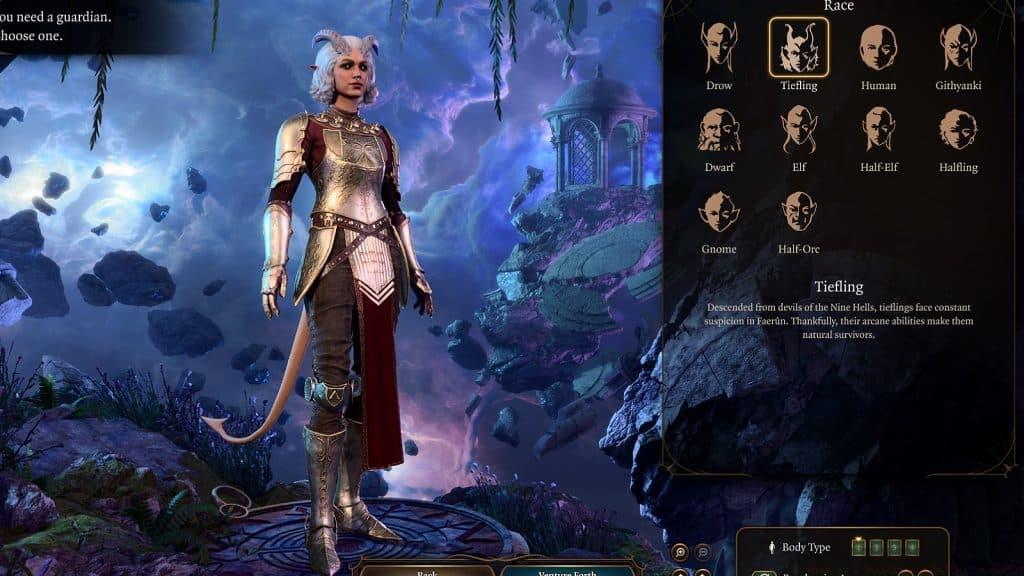
Task: Go back with the Back button
Action: coord(425,570)
